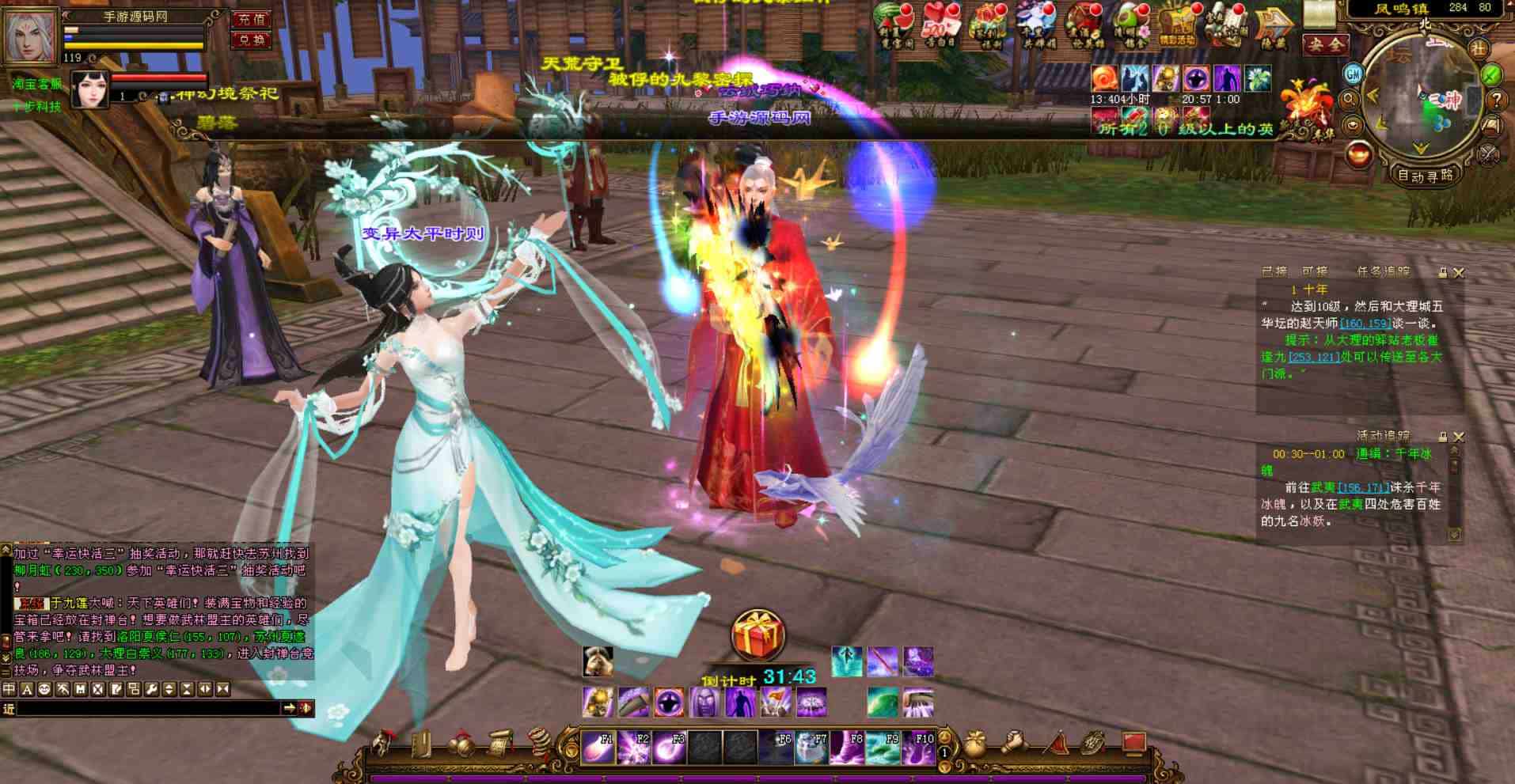Activate the F7 hotbar skill
The height and width of the screenshot is (784, 1515).
click(812, 748)
